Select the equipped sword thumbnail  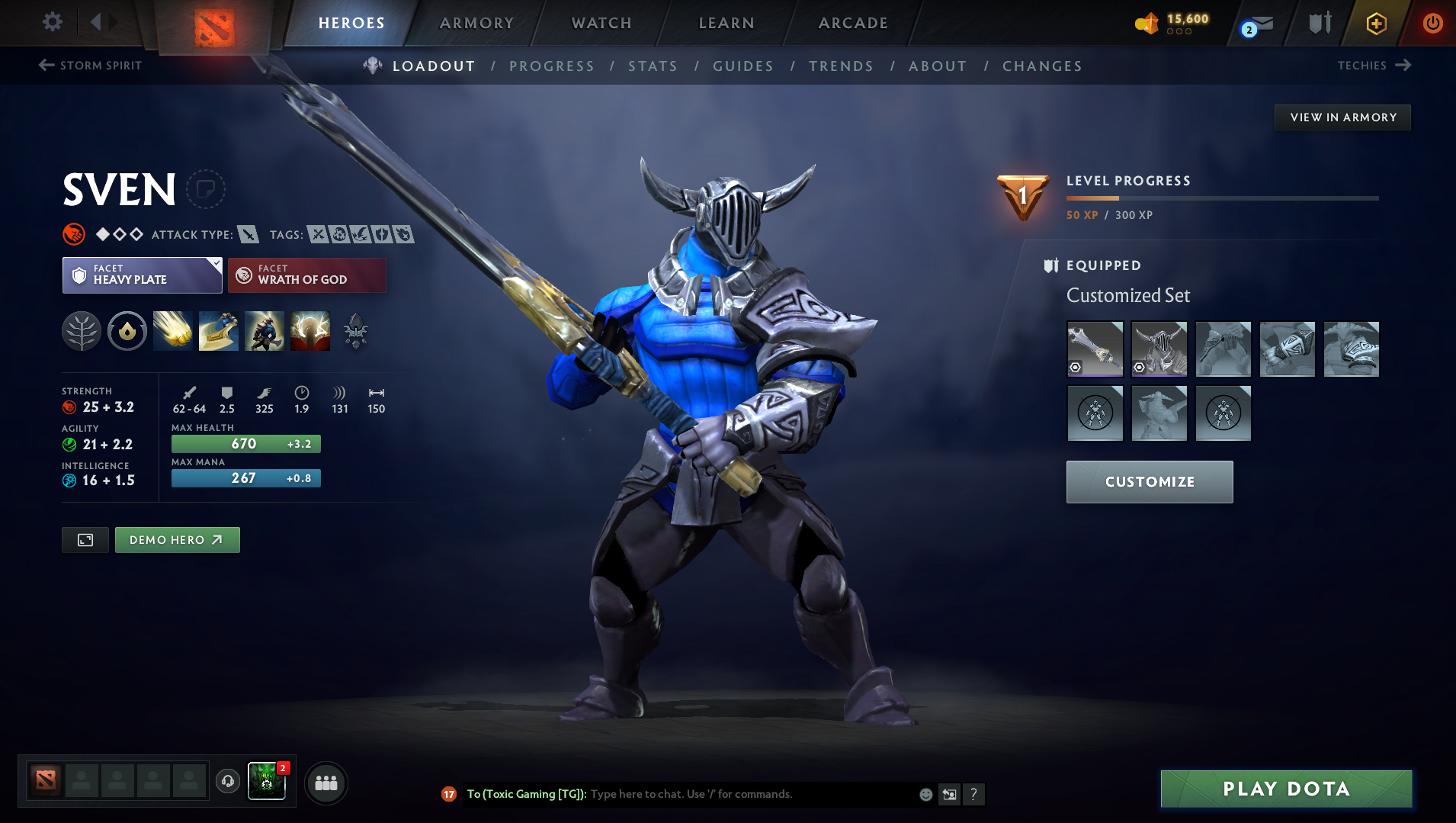coord(1095,349)
